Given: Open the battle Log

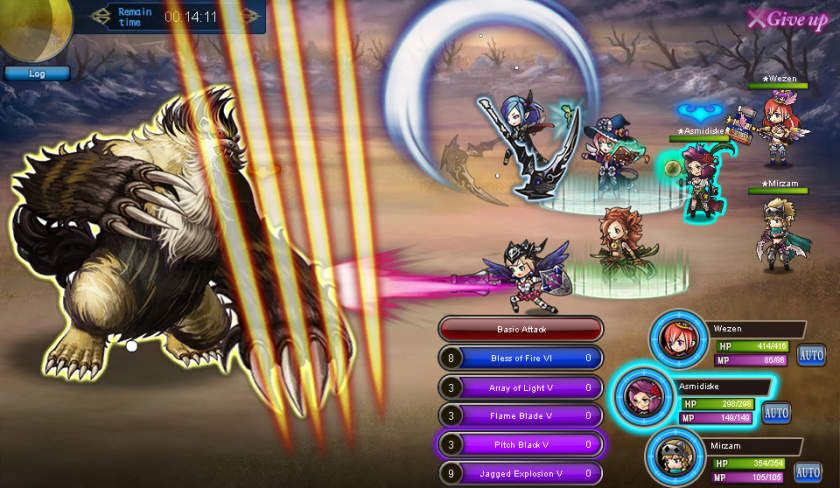Looking at the screenshot, I should (x=37, y=73).
